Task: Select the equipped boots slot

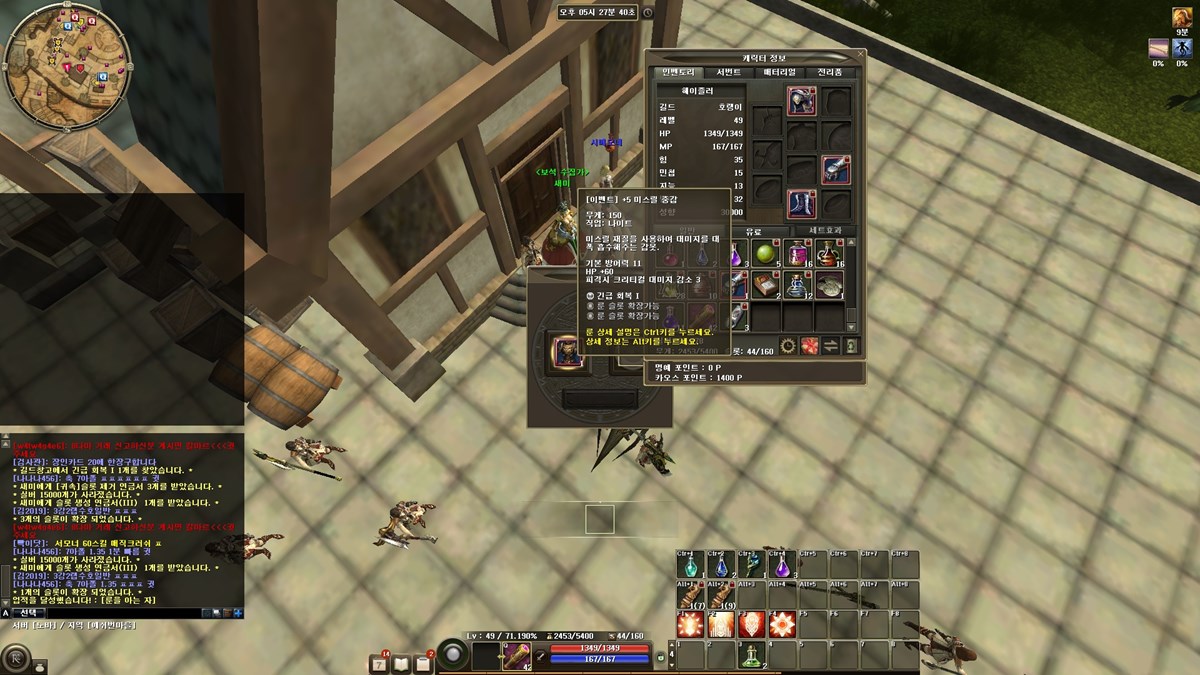Action: 801,204
